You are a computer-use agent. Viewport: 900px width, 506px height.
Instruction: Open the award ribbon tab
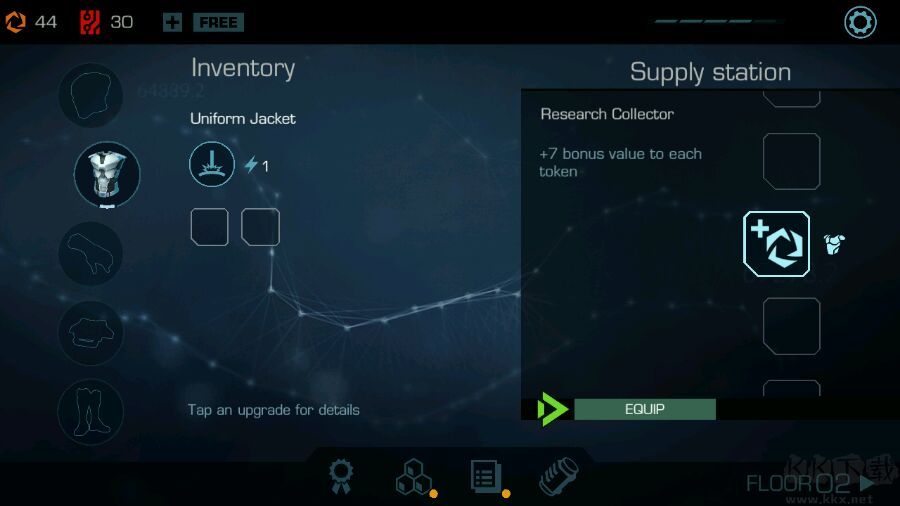coord(341,478)
